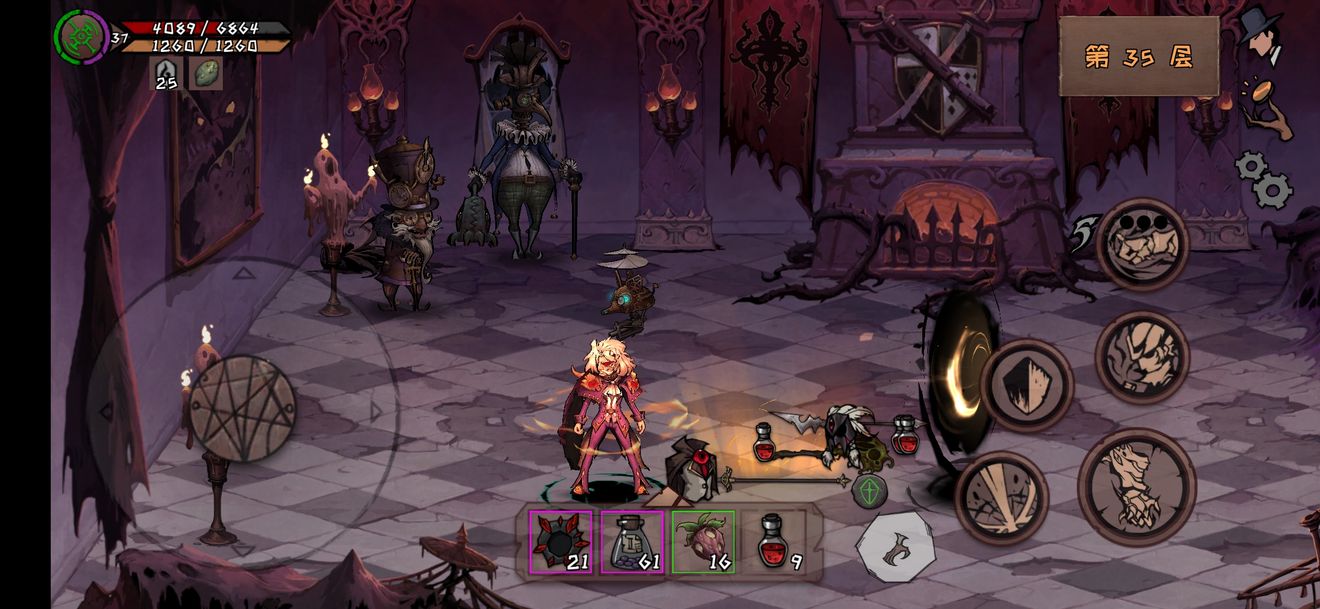
Task: Open the round green rune character portrait
Action: (x=81, y=35)
